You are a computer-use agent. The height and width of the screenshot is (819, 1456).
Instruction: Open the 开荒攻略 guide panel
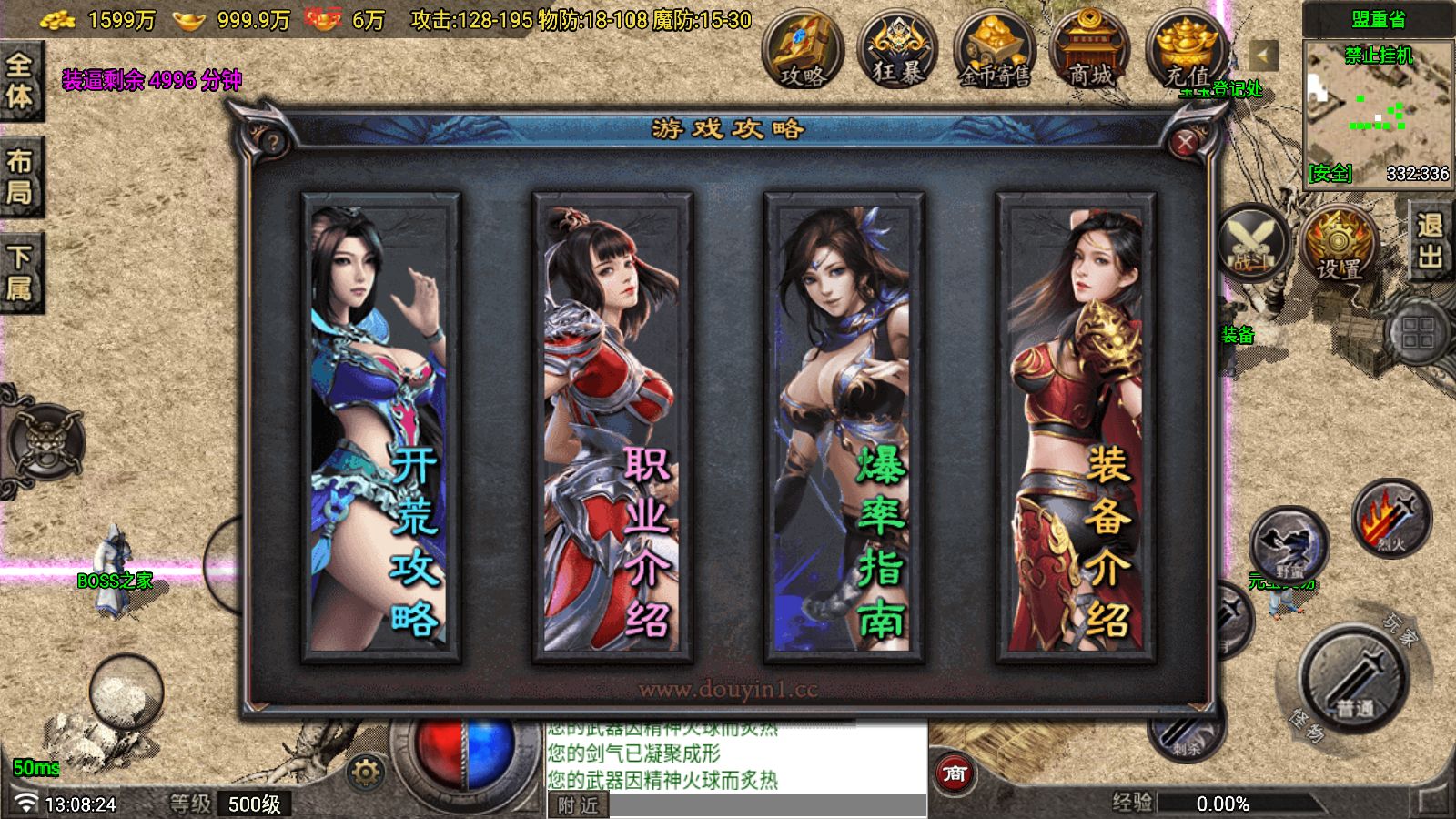point(381,425)
